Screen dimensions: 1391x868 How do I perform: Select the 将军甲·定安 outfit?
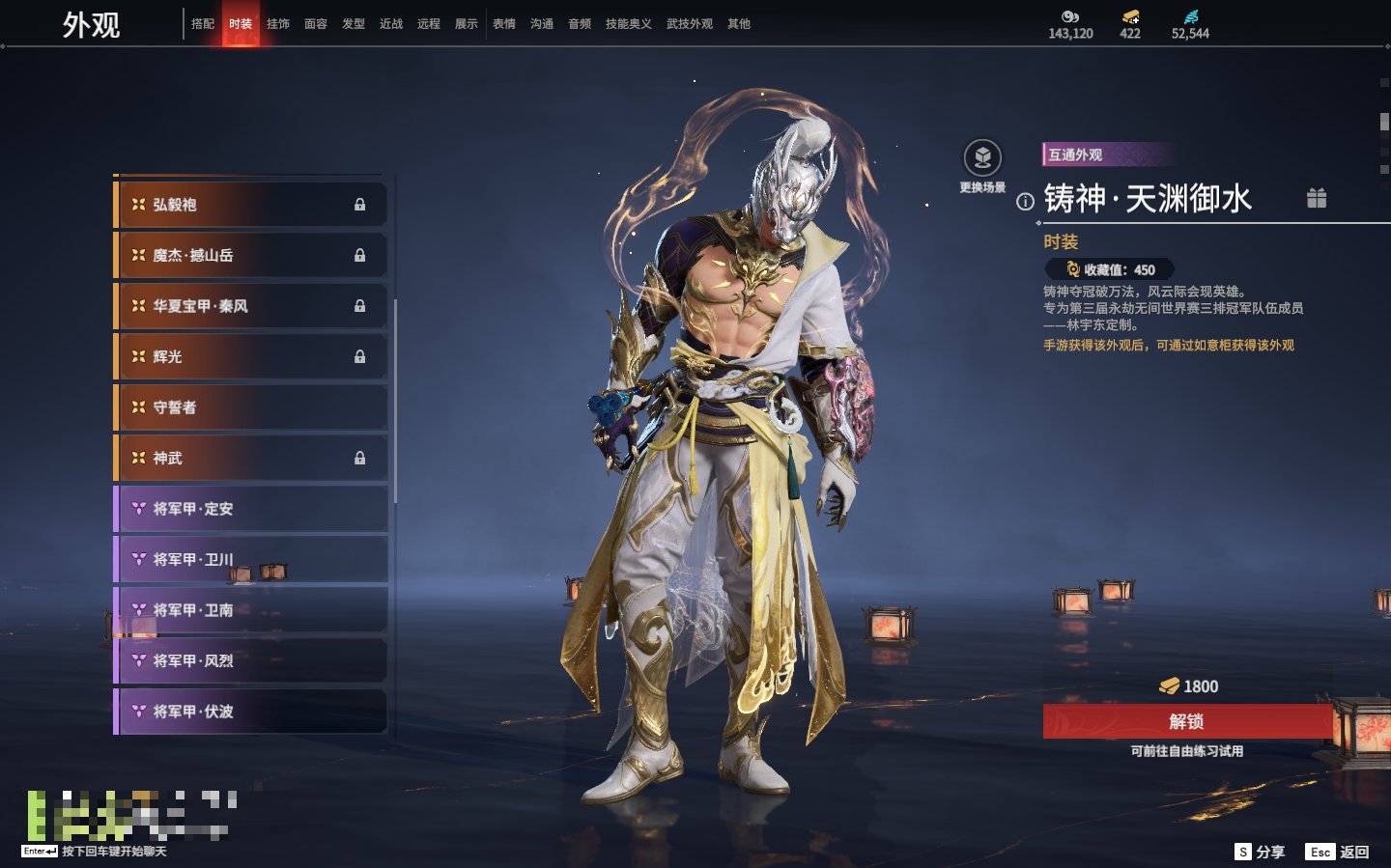click(251, 509)
